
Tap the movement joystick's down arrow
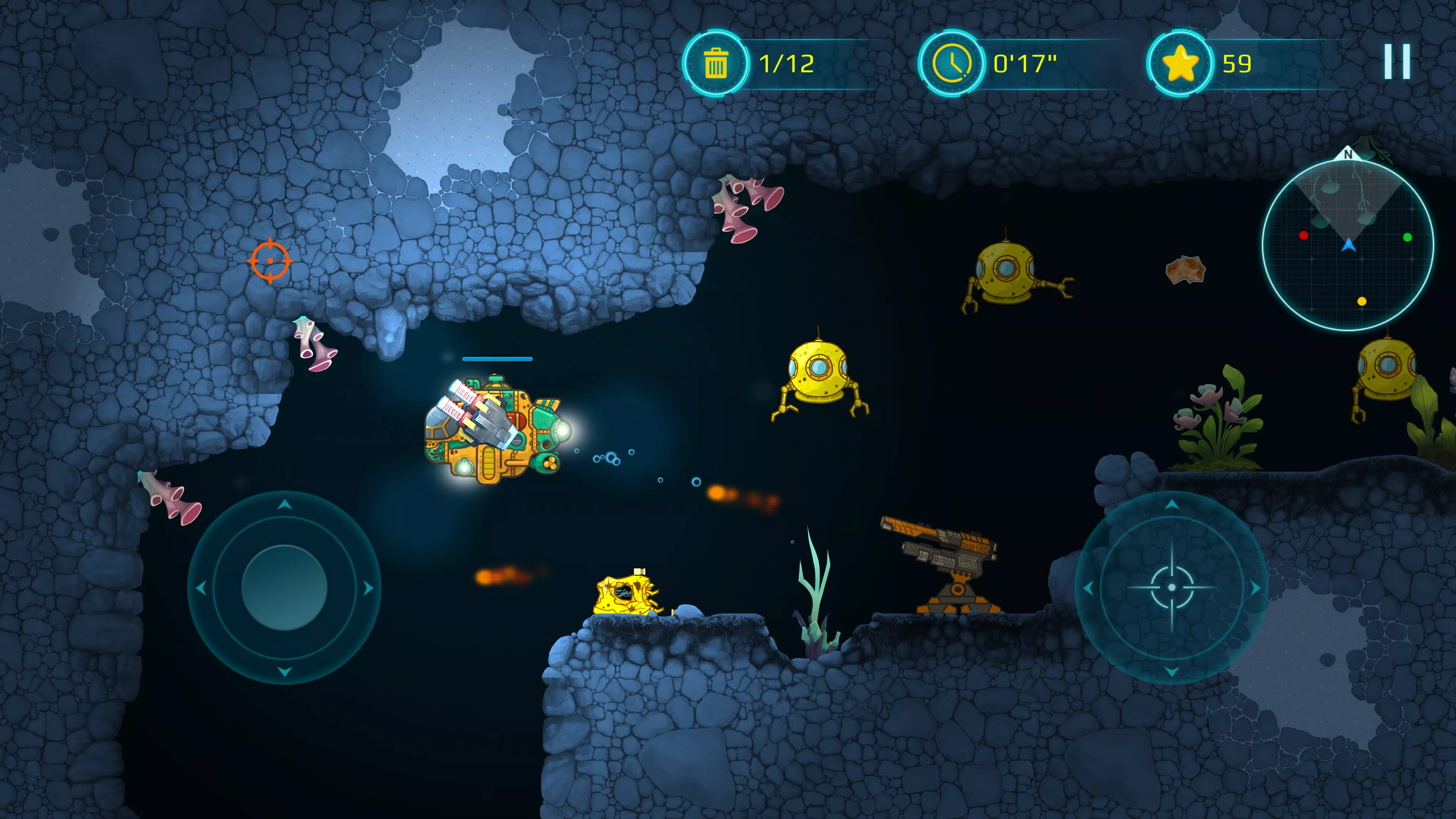(284, 672)
